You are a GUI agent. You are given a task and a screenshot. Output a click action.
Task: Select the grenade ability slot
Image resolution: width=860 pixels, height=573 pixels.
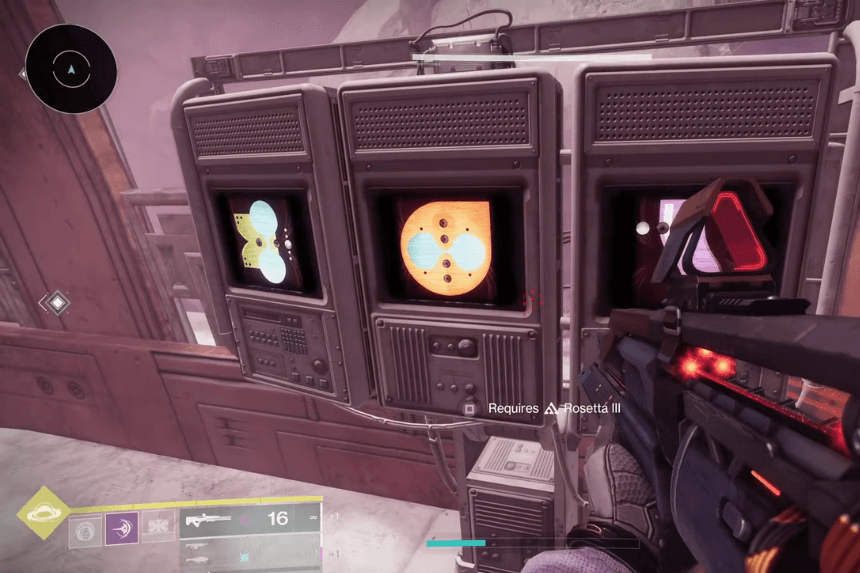[x=85, y=528]
